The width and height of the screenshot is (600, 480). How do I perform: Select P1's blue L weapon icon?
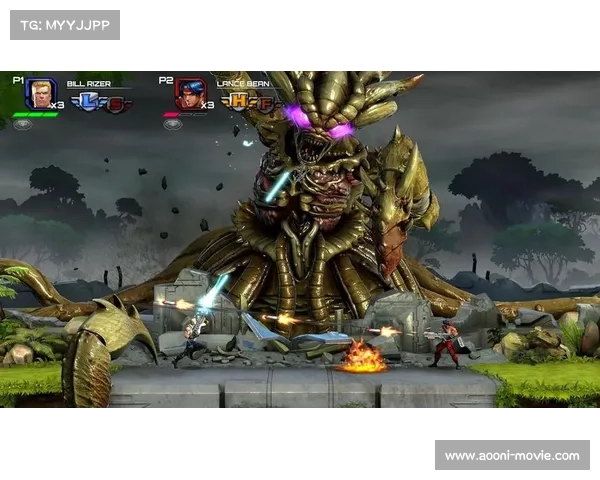click(87, 101)
